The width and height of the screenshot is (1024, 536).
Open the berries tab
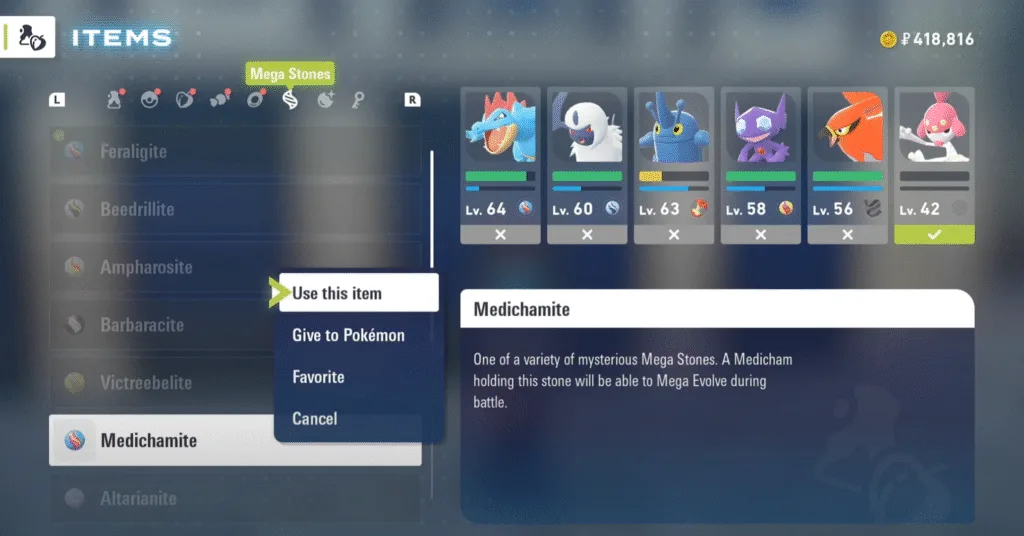[185, 100]
